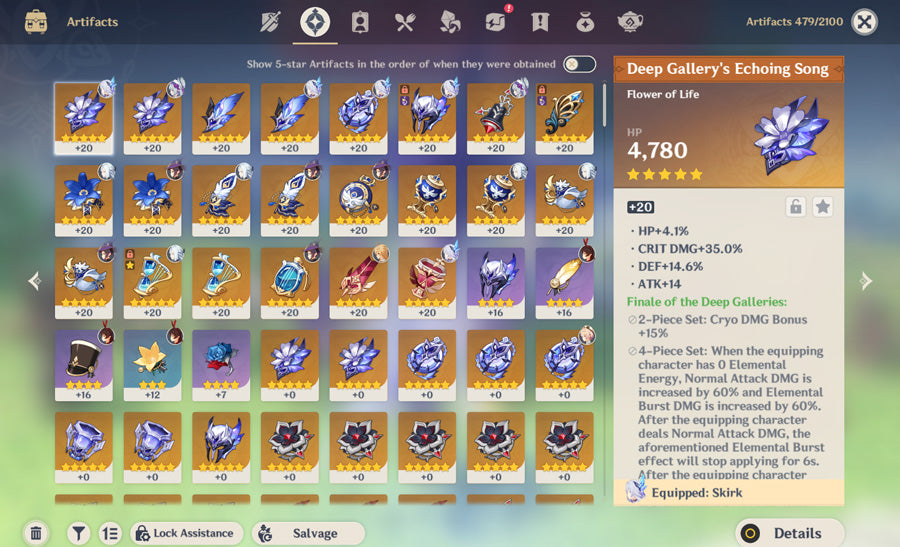Close the inventory screen

[864, 21]
